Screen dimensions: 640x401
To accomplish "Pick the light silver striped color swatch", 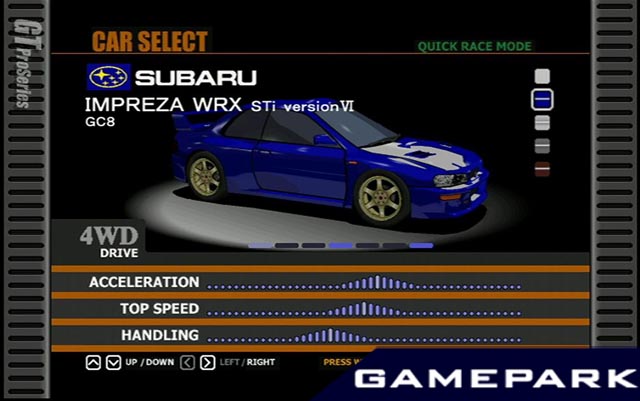I will coord(542,123).
